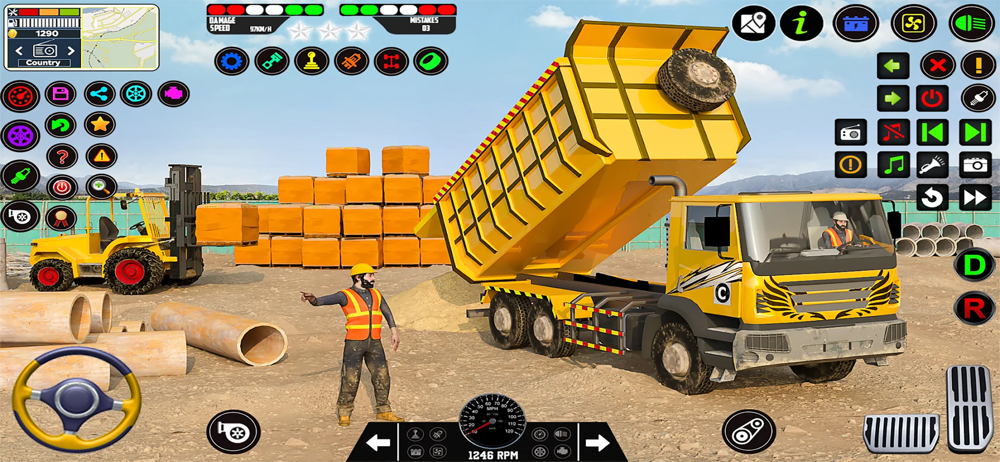Tap the blue car battery icon

857,23
